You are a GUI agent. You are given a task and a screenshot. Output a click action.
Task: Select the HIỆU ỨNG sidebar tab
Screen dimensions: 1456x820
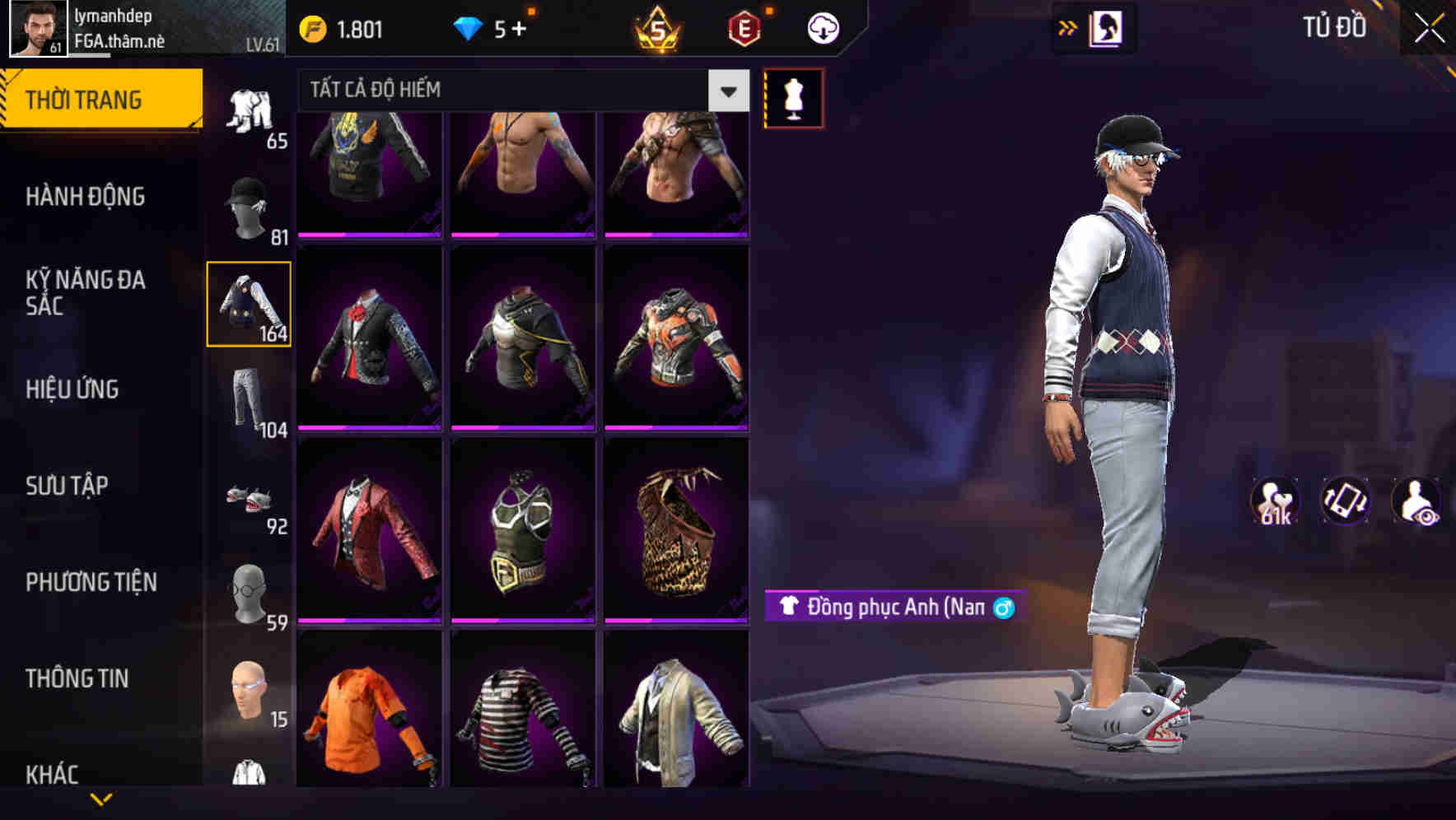pos(71,389)
